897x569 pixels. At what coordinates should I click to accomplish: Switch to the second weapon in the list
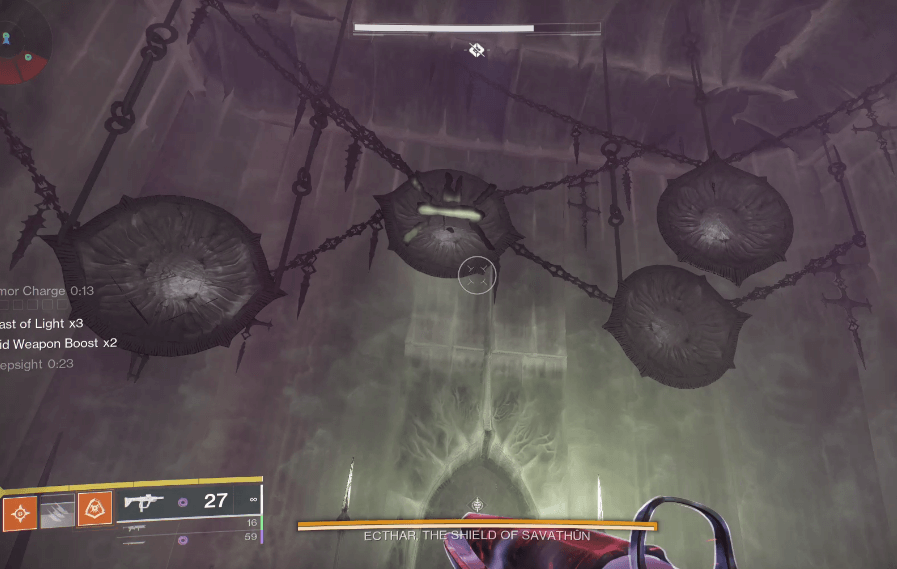pyautogui.click(x=137, y=526)
